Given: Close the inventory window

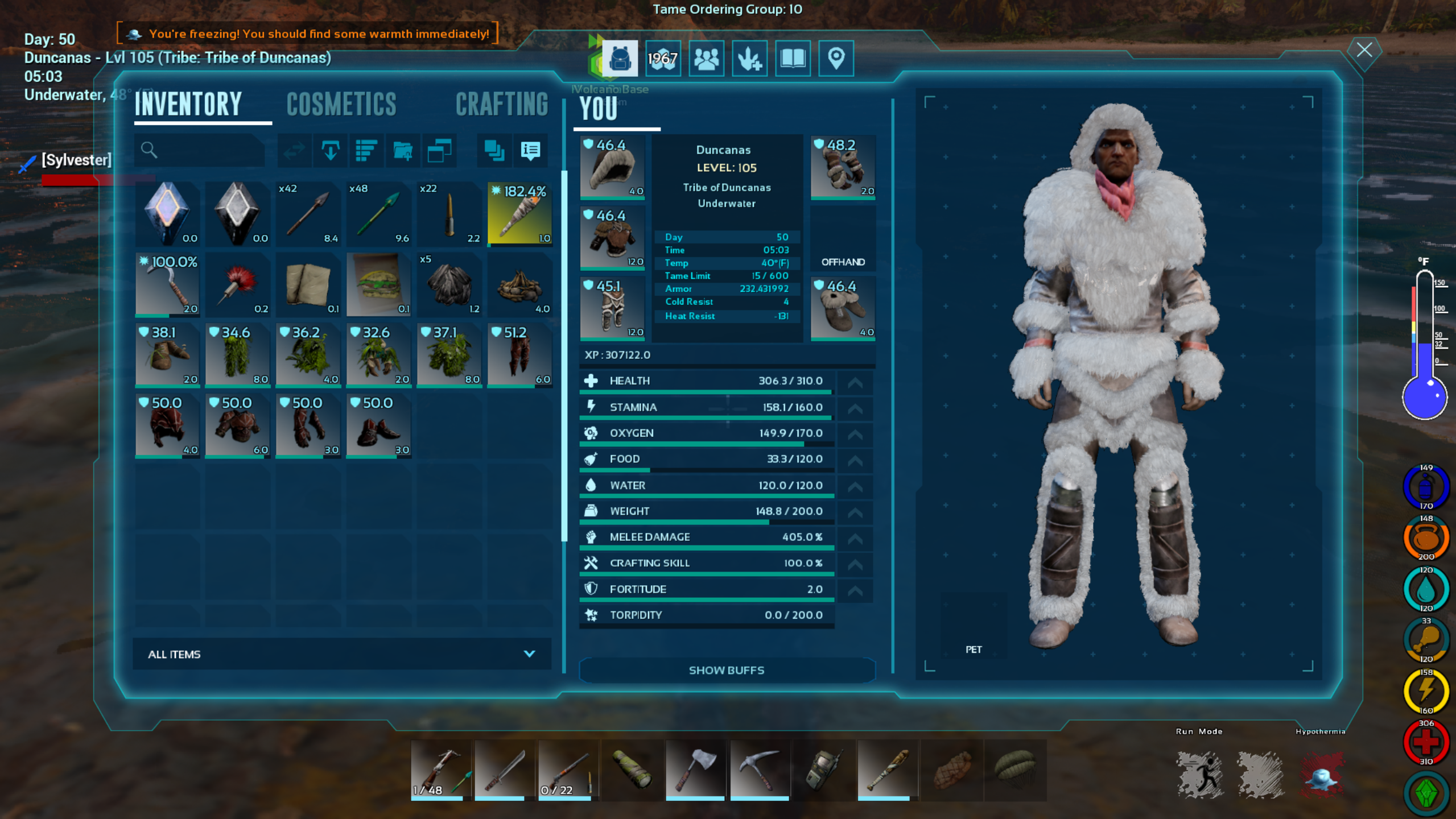Looking at the screenshot, I should point(1364,50).
